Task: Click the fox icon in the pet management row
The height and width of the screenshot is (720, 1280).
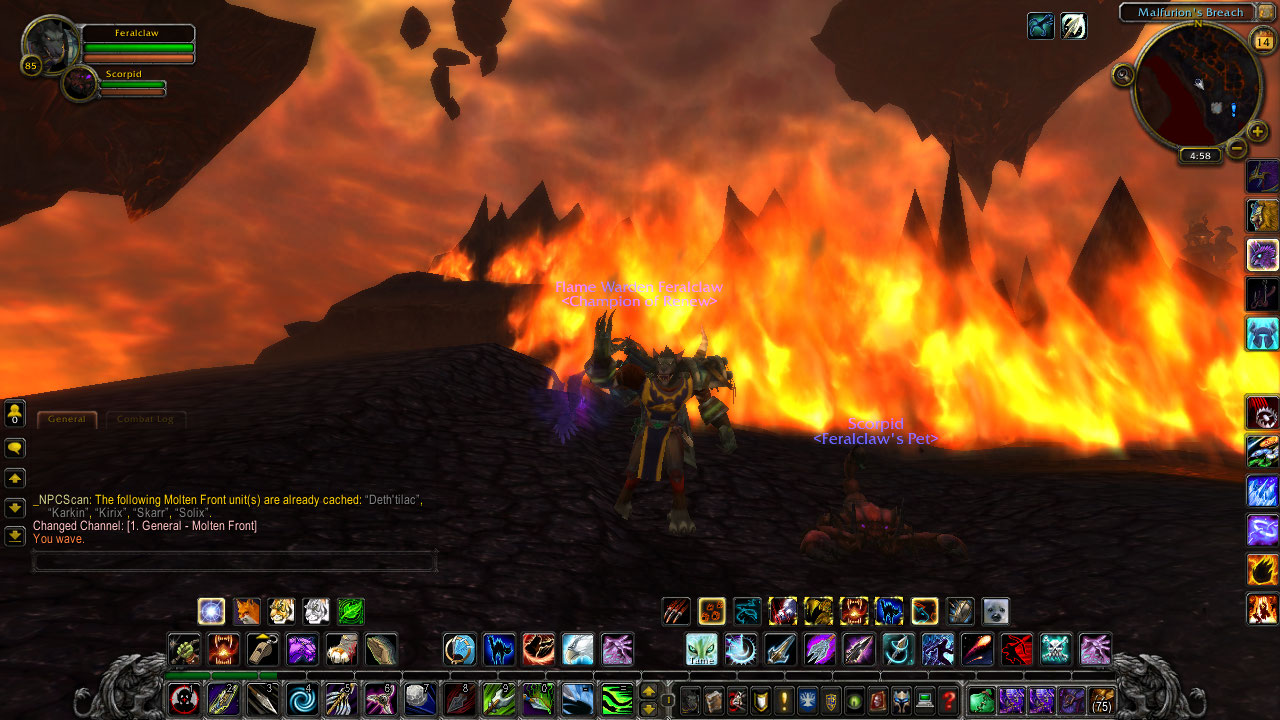Action: [x=247, y=610]
